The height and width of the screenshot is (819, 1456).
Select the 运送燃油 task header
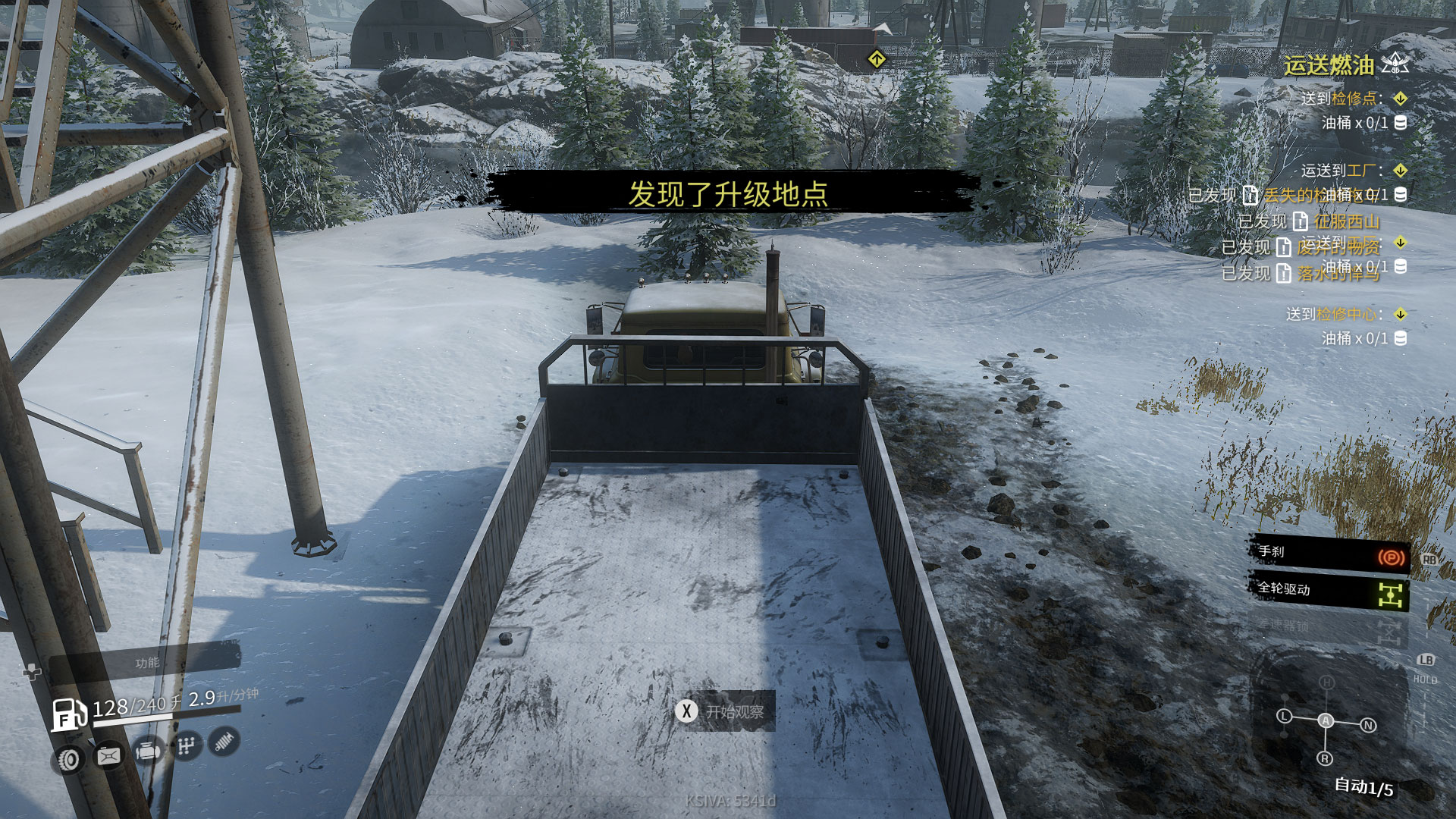[1329, 64]
